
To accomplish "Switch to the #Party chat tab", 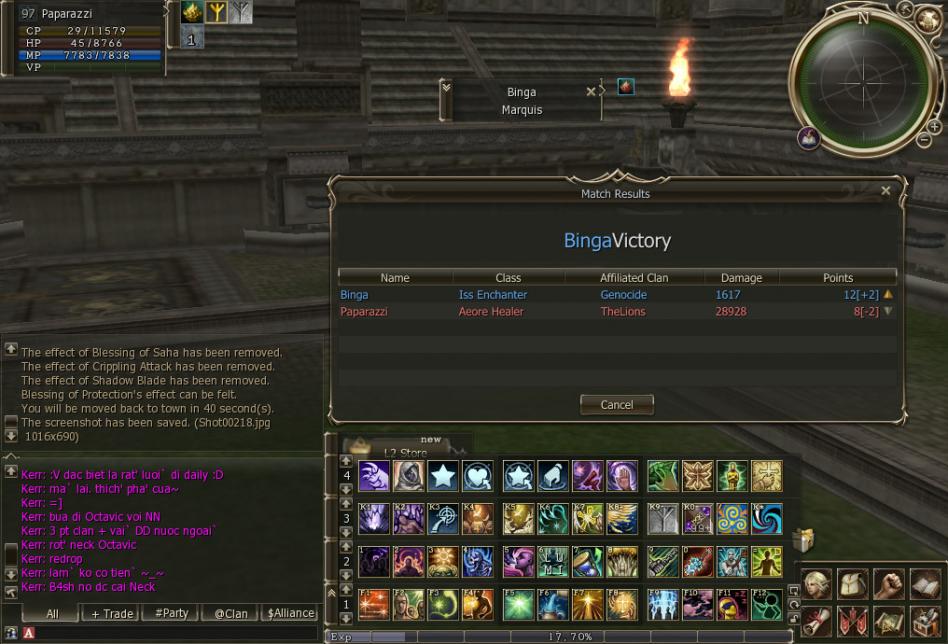I will (172, 613).
